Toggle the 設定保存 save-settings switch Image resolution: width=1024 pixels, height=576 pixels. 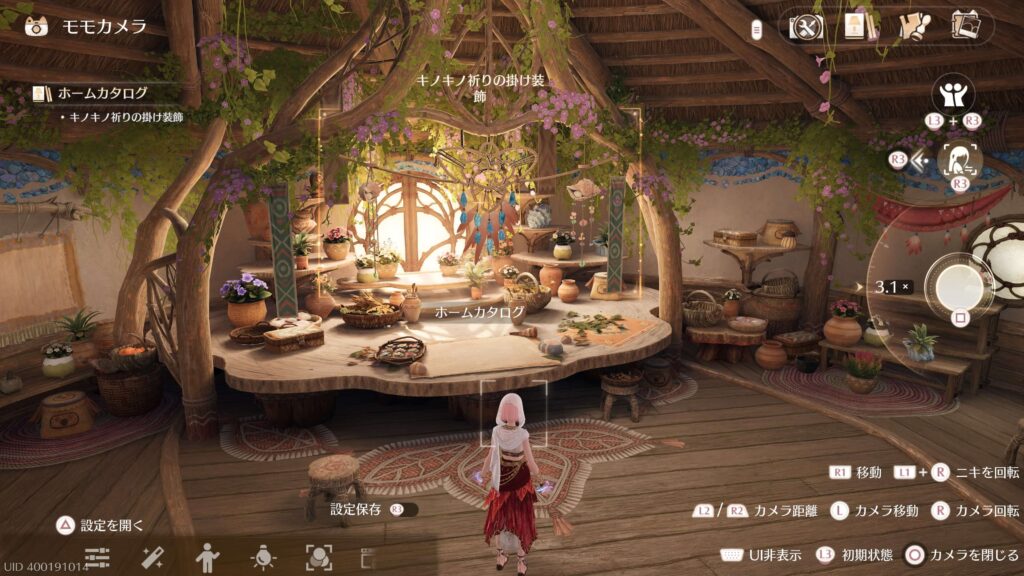click(403, 509)
